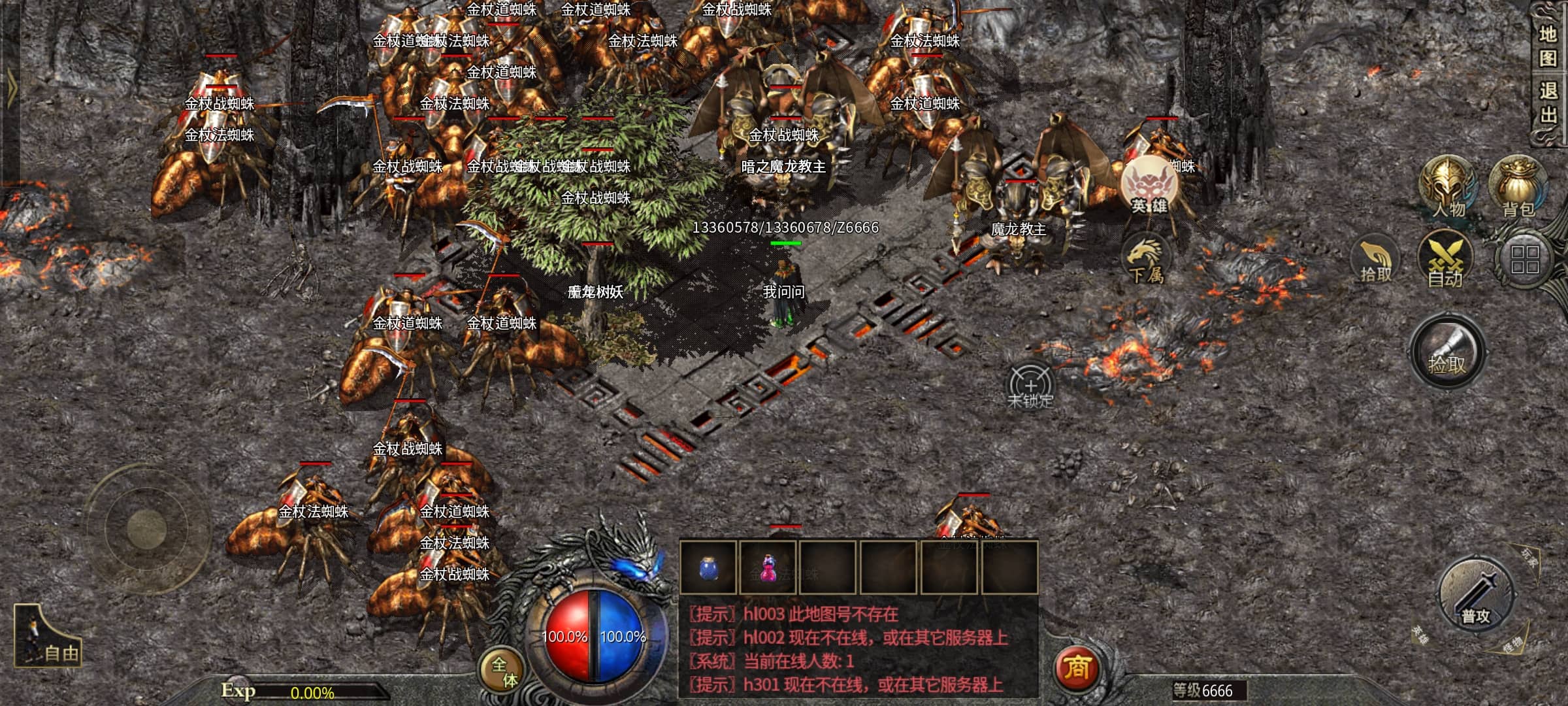1568x706 pixels.
Task: Open the four-square grid menu button
Action: [x=1525, y=260]
